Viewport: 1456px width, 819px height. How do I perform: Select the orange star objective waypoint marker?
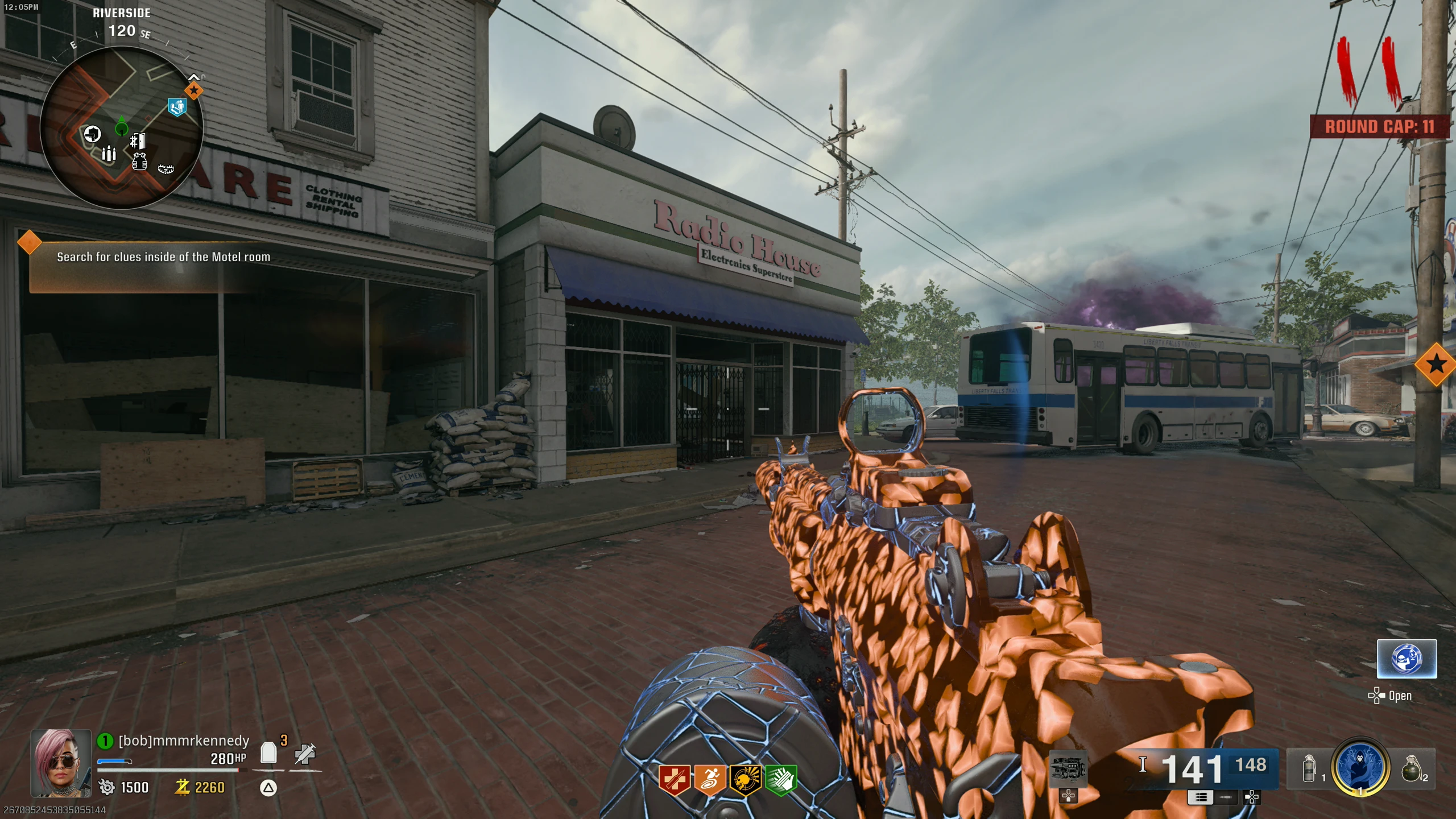pyautogui.click(x=1436, y=364)
